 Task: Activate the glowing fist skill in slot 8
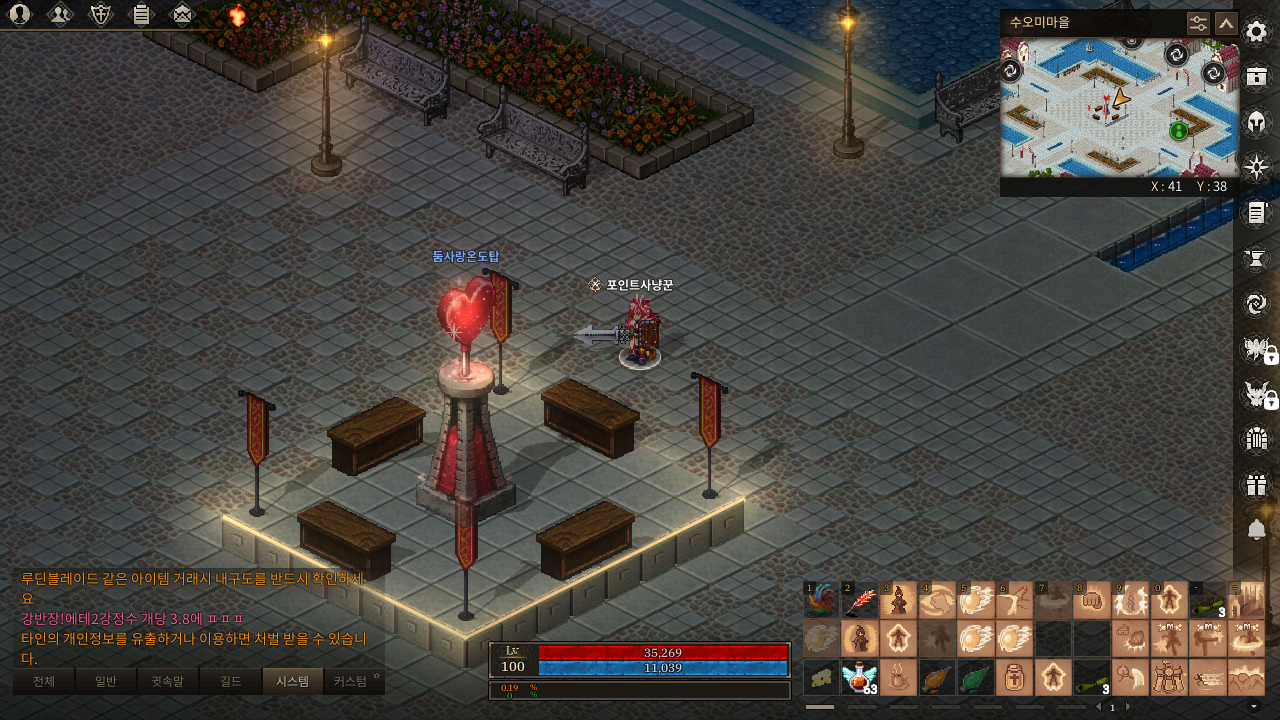[1091, 600]
